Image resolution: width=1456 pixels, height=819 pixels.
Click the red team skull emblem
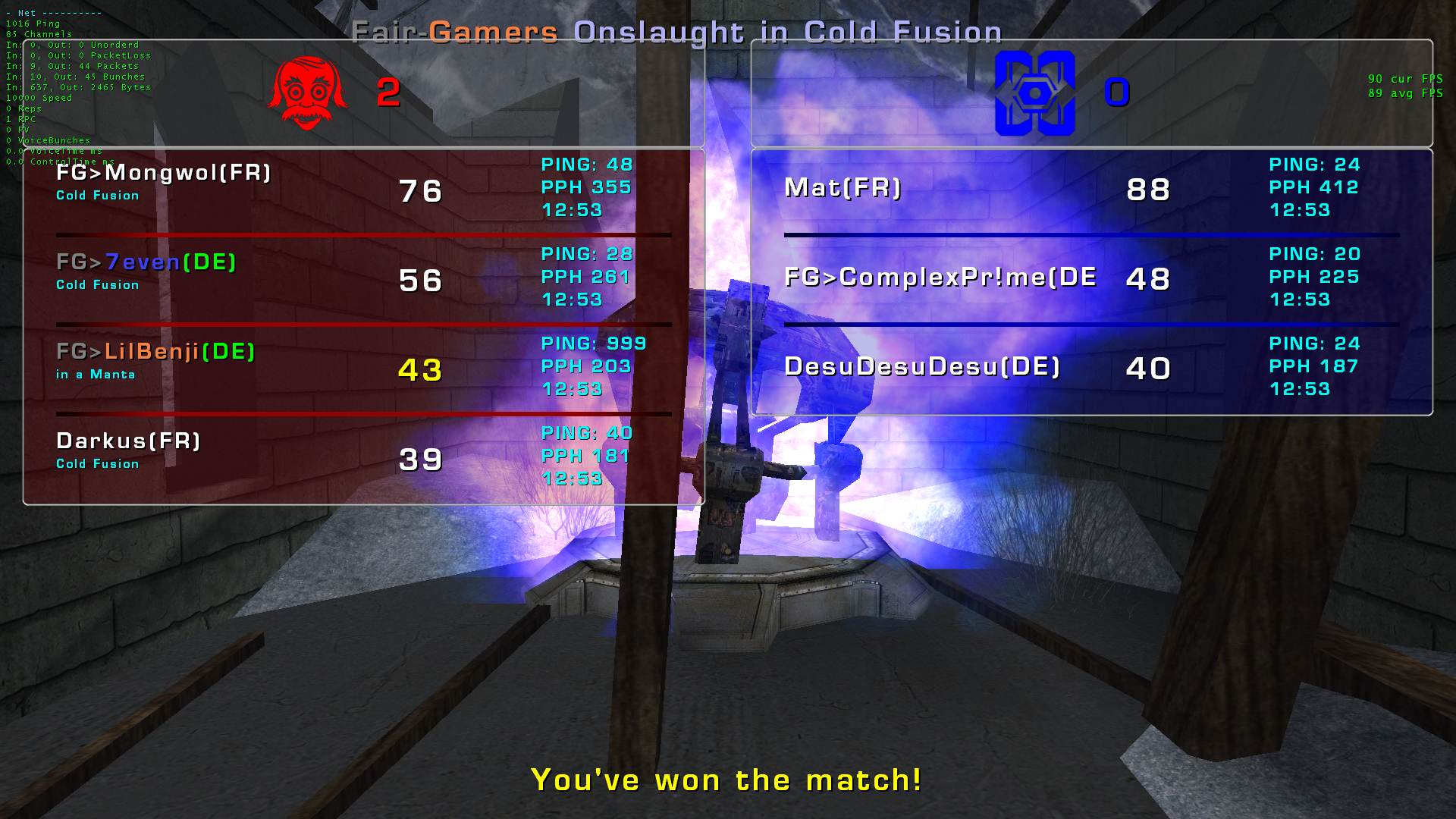tap(308, 93)
